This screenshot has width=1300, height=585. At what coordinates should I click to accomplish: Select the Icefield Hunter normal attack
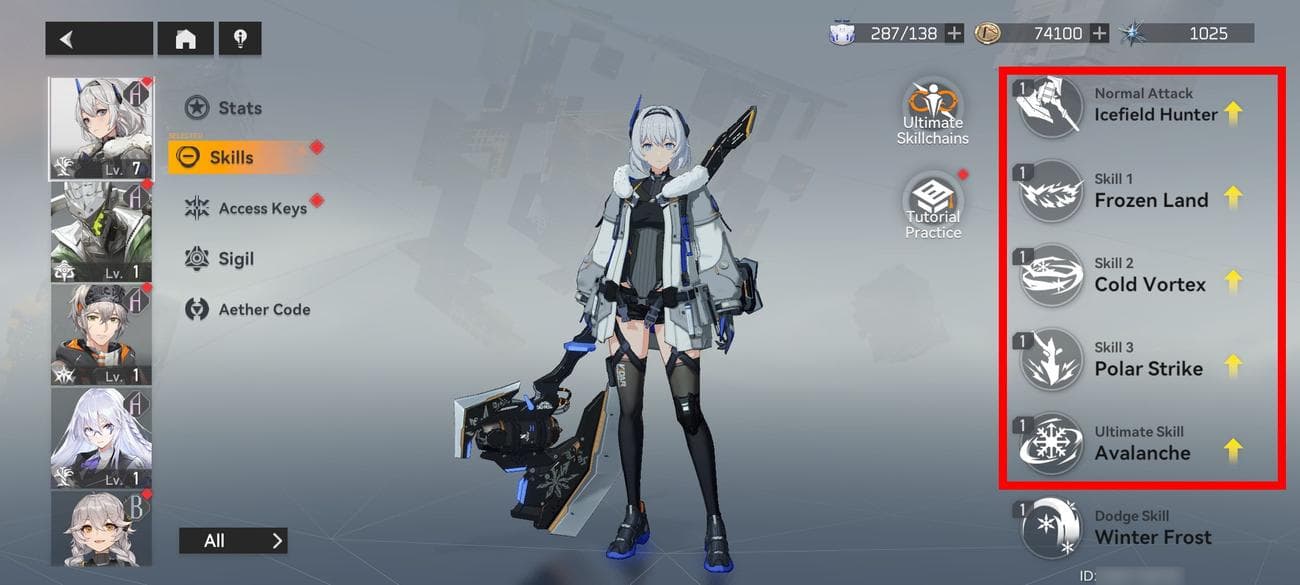1140,106
